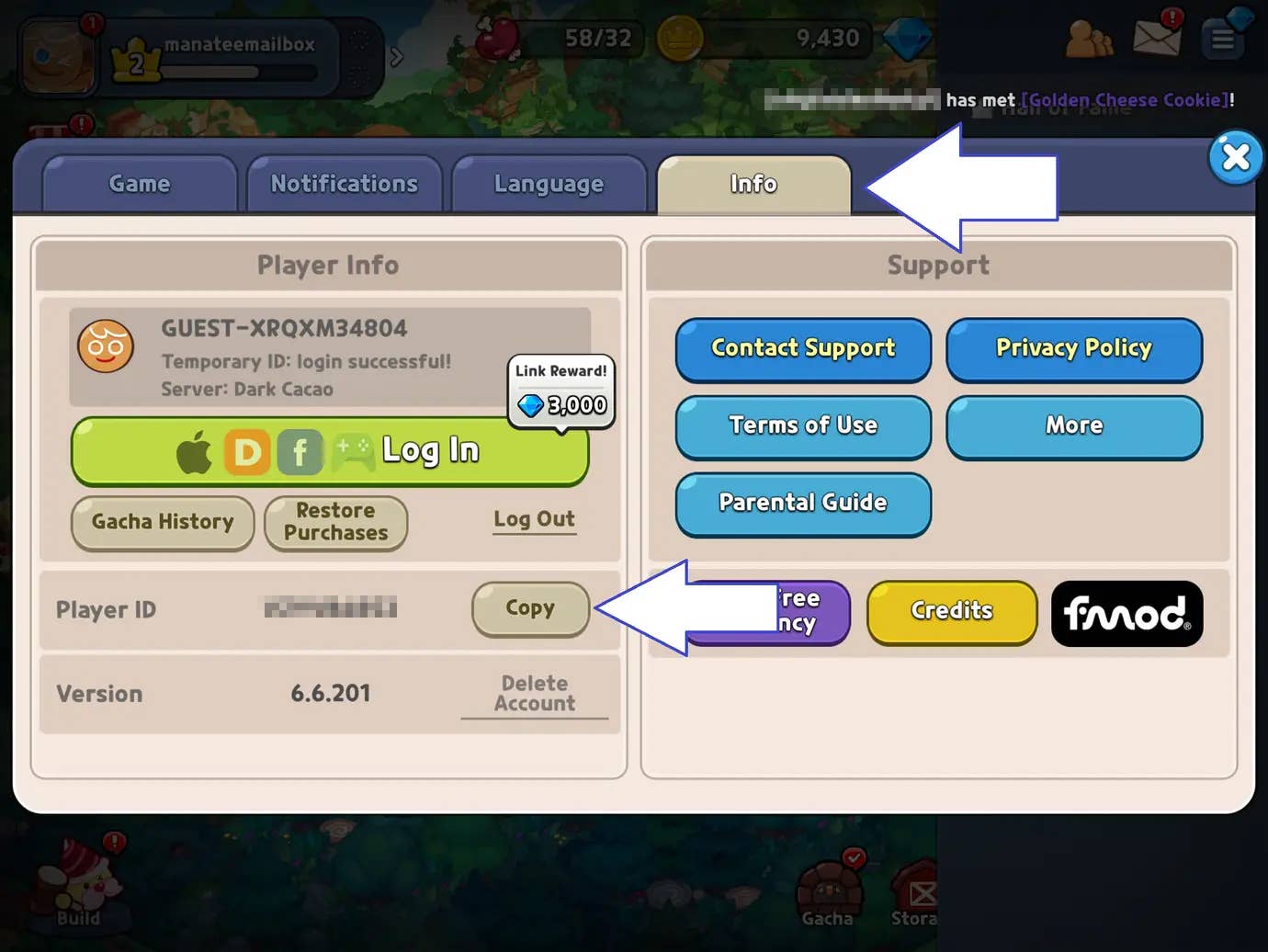This screenshot has width=1268, height=952.
Task: Tap the Devsisters D login icon
Action: tap(246, 450)
